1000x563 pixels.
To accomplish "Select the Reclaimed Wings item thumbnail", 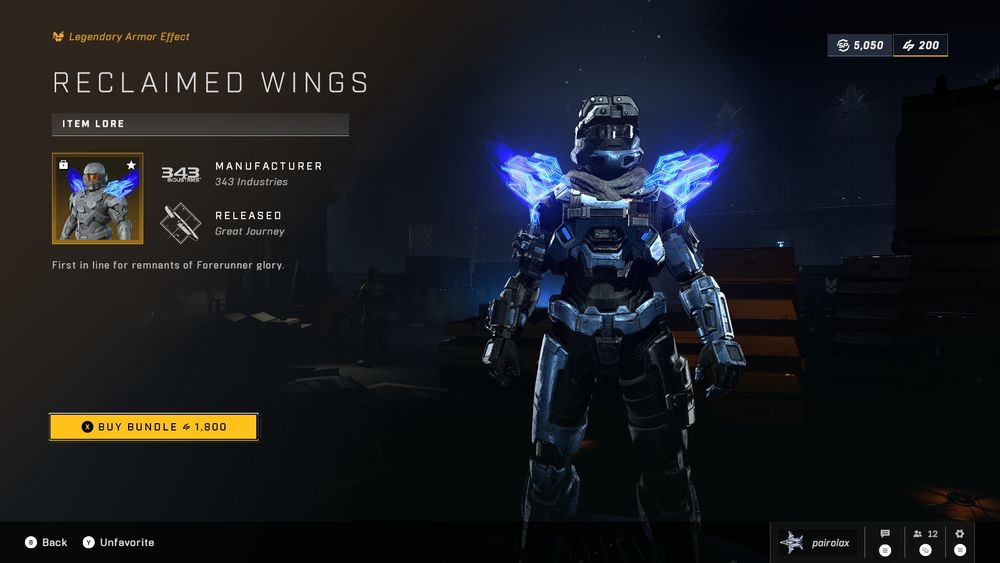I will click(x=97, y=198).
